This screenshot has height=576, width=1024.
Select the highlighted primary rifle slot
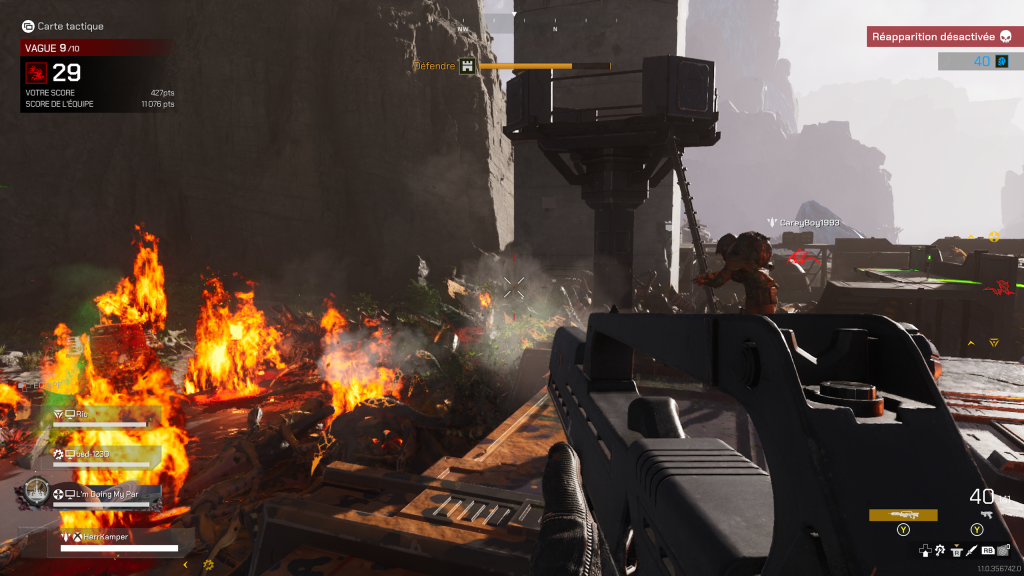pyautogui.click(x=903, y=515)
